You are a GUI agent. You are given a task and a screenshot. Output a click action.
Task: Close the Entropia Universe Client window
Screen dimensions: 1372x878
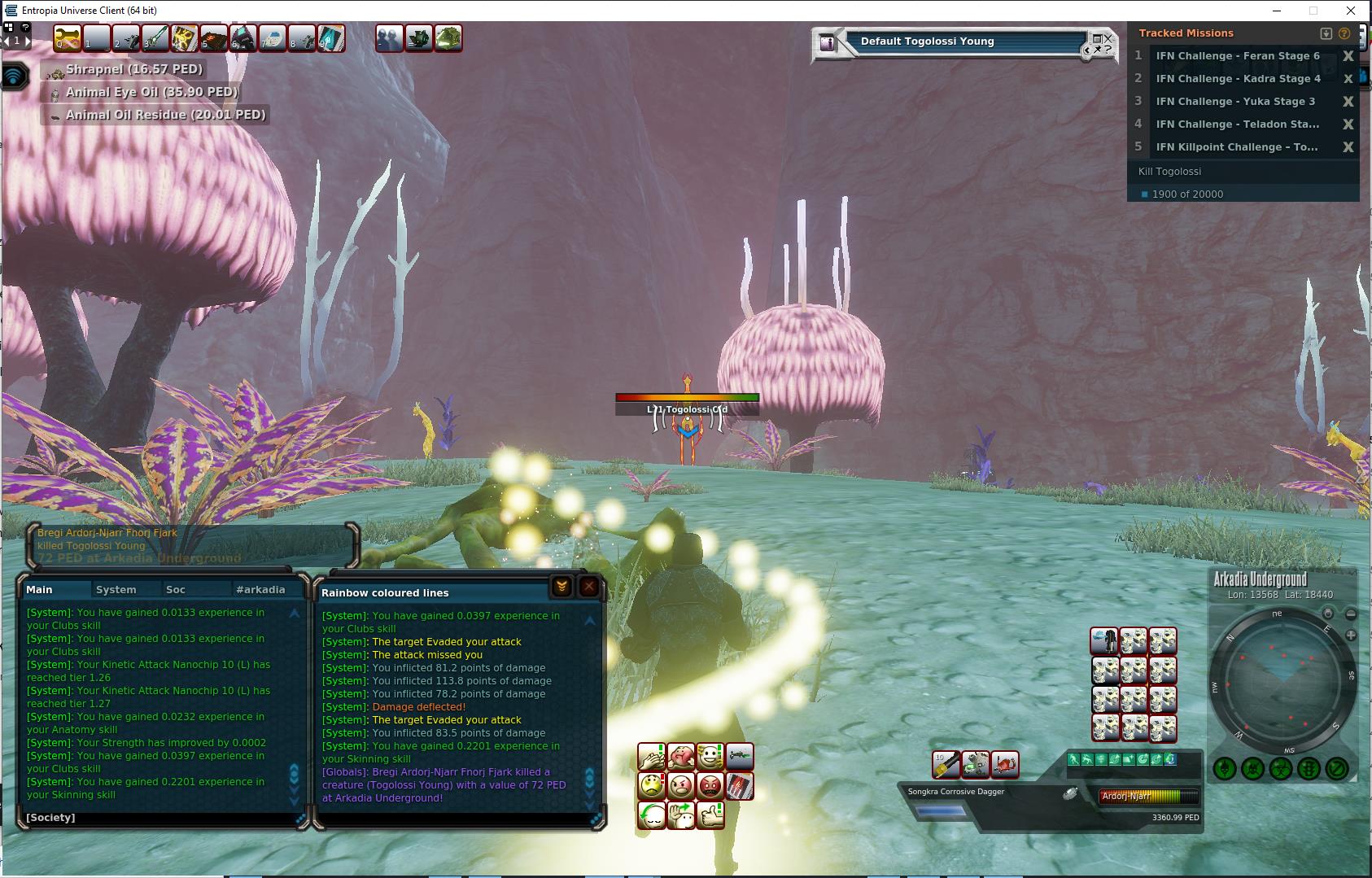coord(1352,11)
